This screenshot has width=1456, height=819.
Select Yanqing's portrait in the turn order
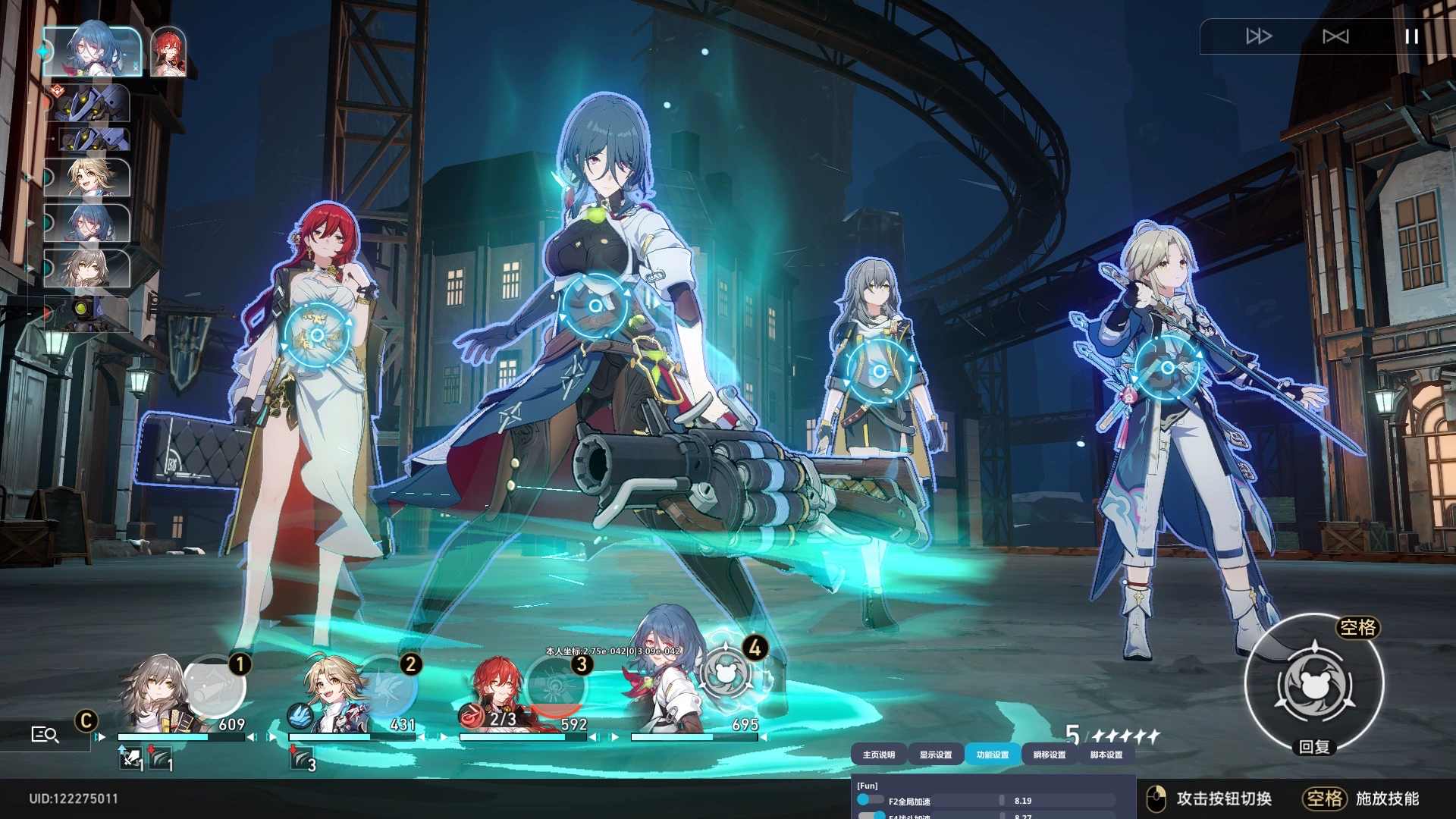pyautogui.click(x=88, y=177)
